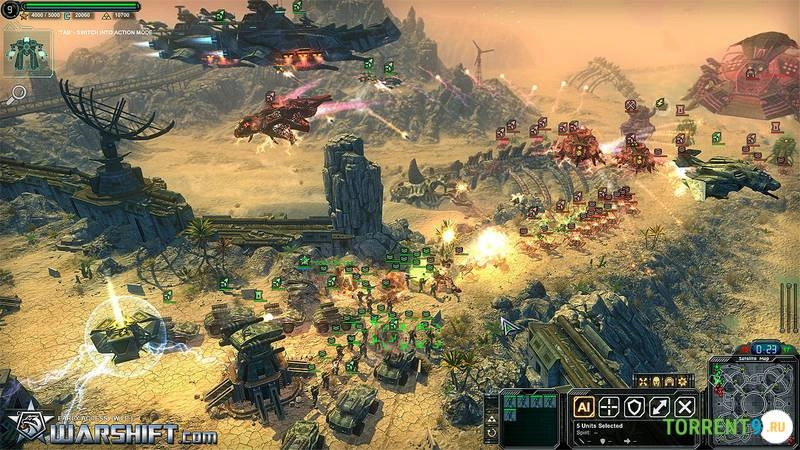
Task: Choose the shield defend command
Action: (x=633, y=407)
